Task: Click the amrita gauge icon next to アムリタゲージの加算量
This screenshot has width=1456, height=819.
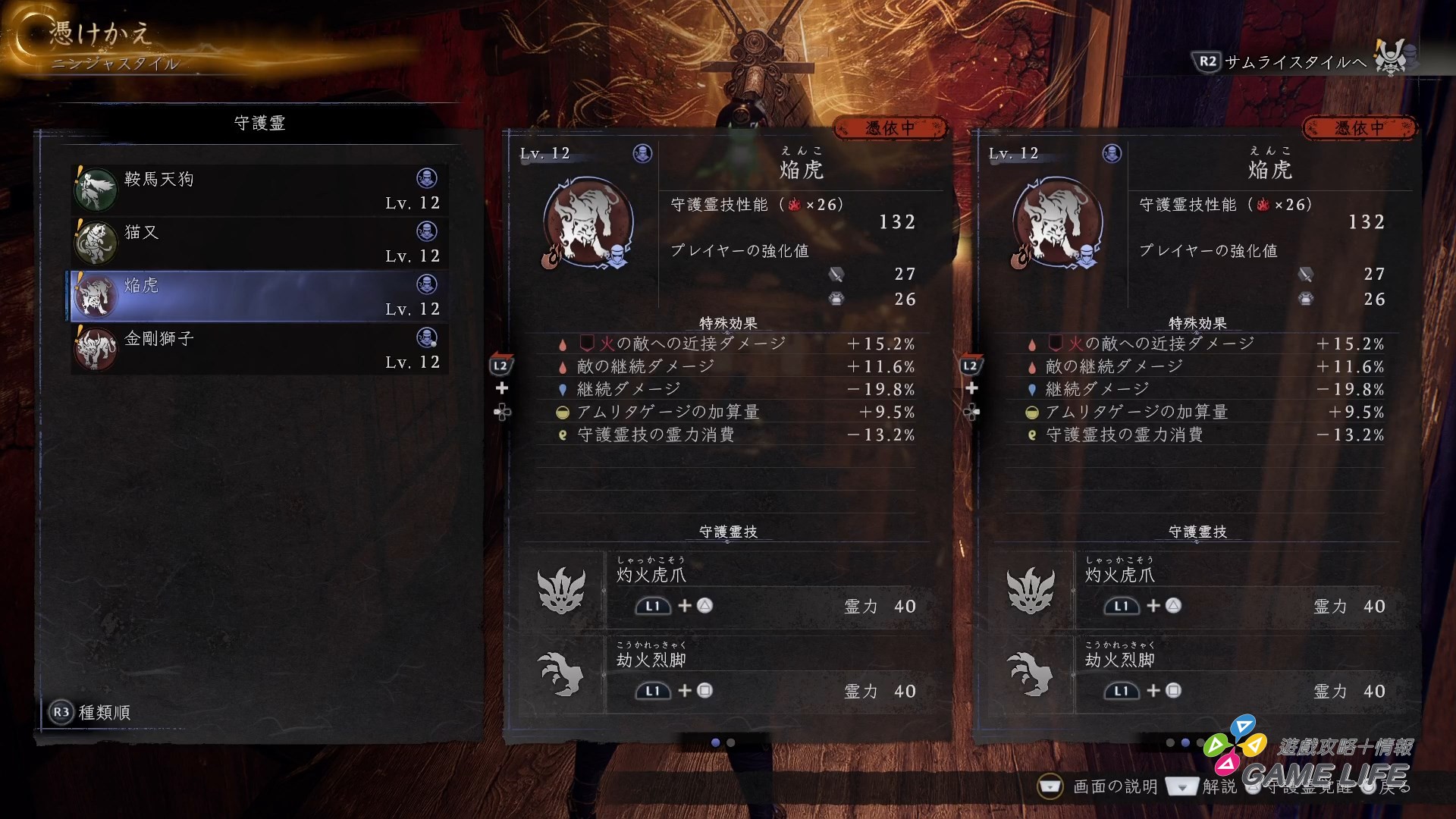Action: point(562,412)
